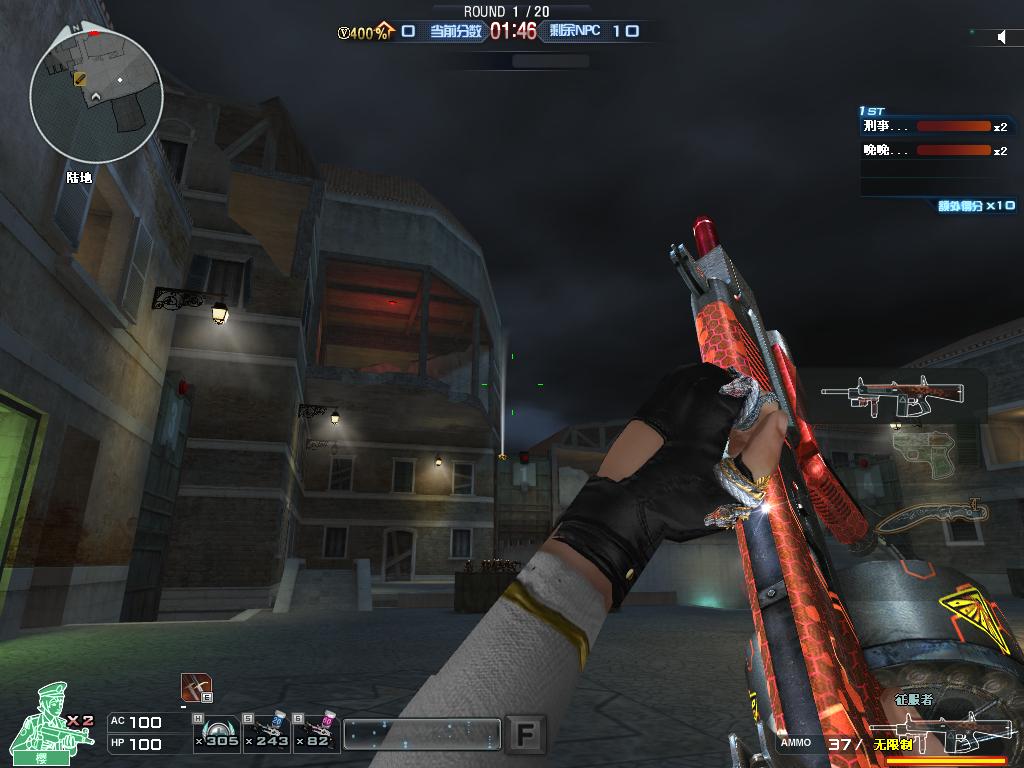Activate the crossed axes skill icon
The width and height of the screenshot is (1024, 768).
pyautogui.click(x=196, y=687)
